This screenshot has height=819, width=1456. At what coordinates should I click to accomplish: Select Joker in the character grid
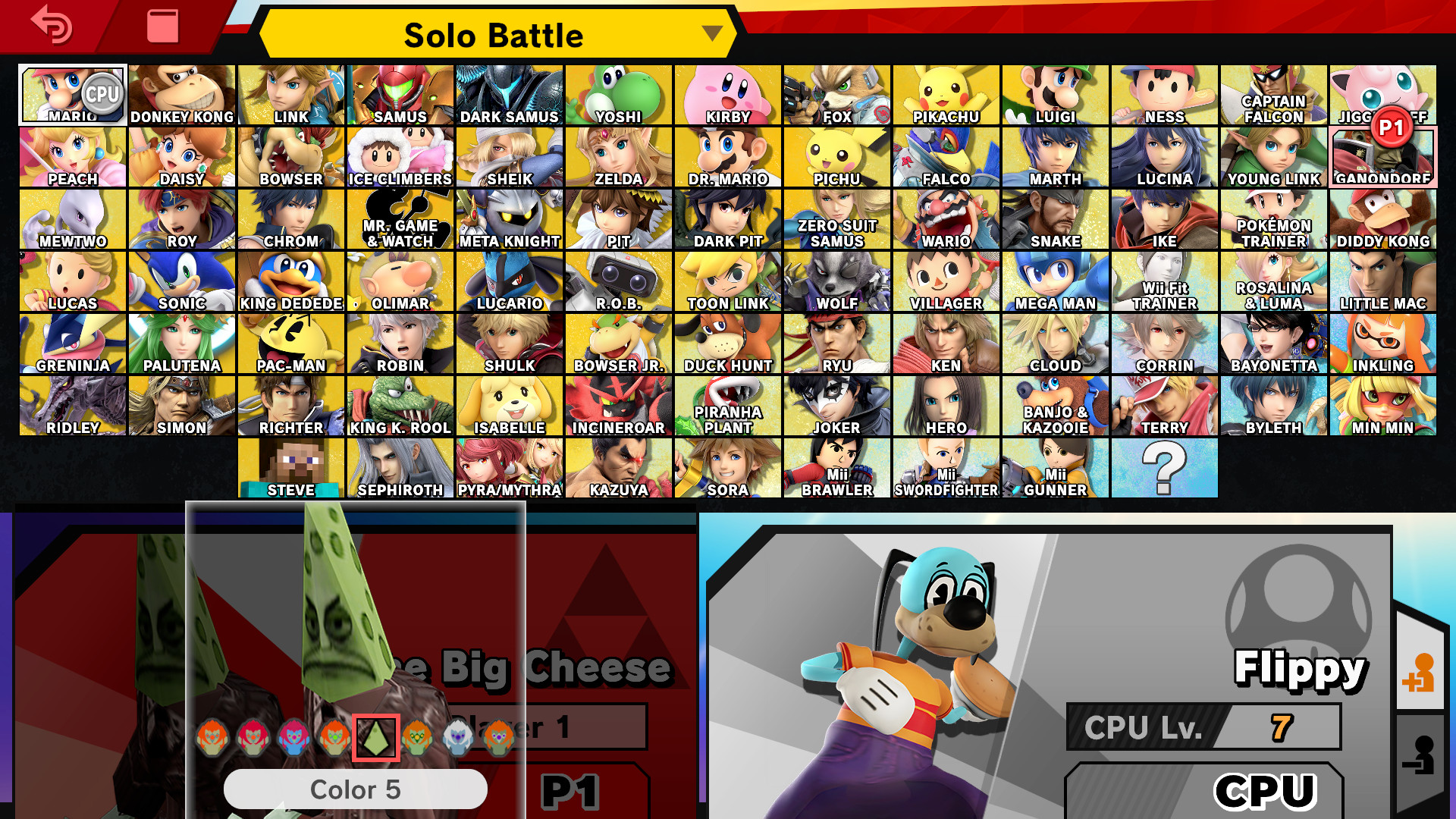pos(836,406)
